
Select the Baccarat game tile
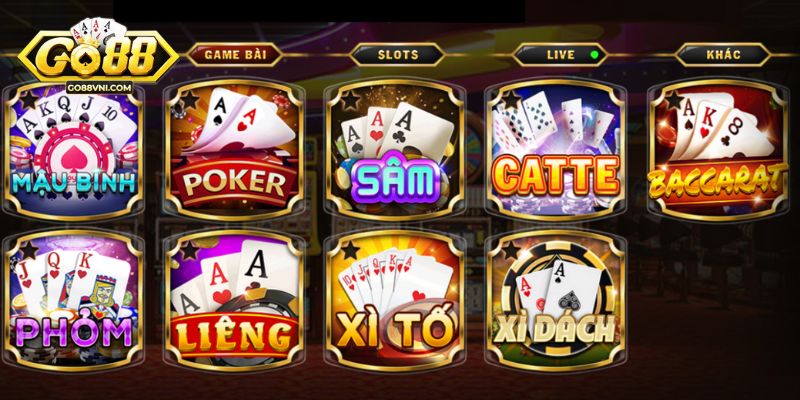(x=716, y=150)
